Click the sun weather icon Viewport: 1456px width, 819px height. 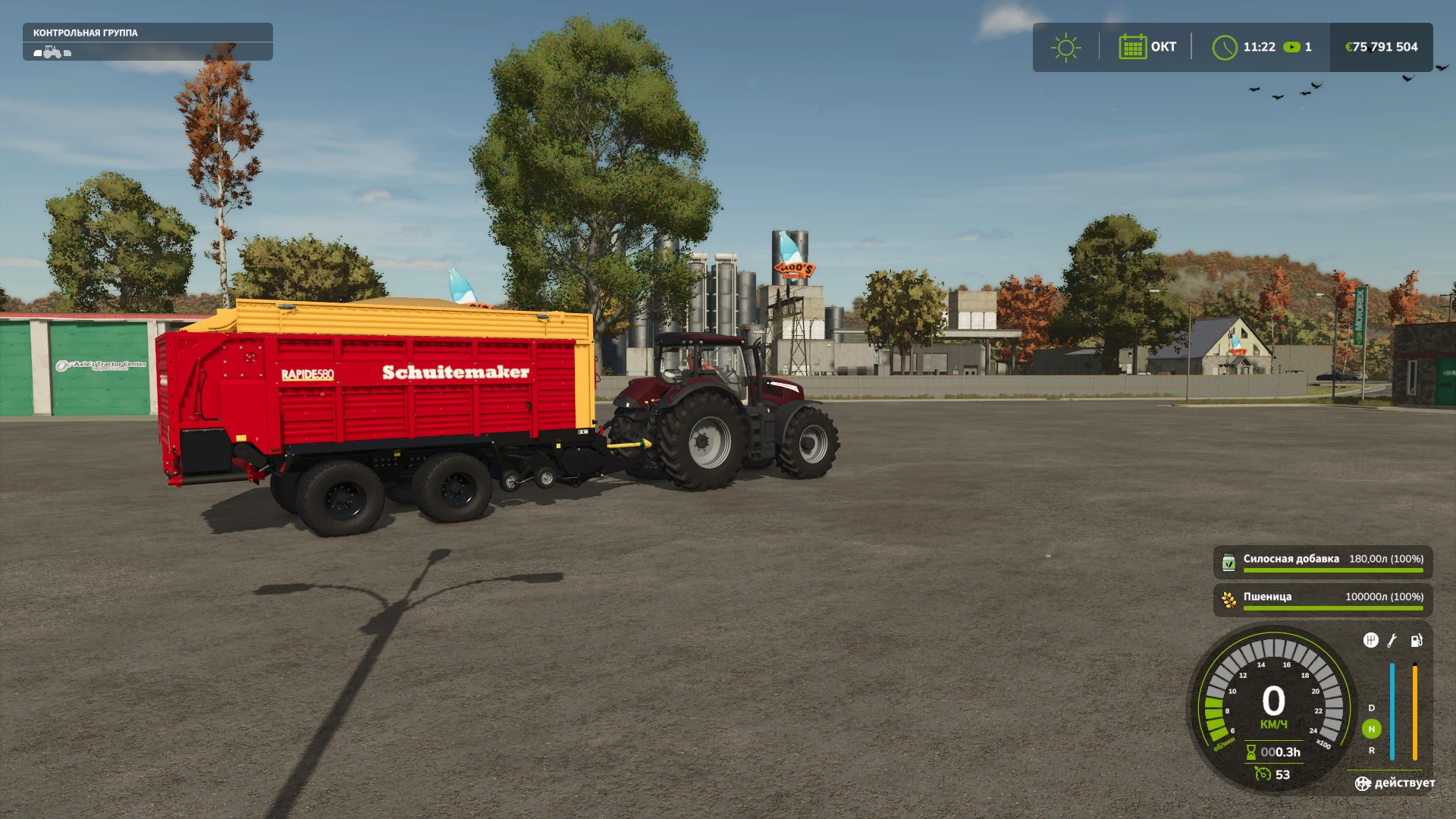[1065, 47]
